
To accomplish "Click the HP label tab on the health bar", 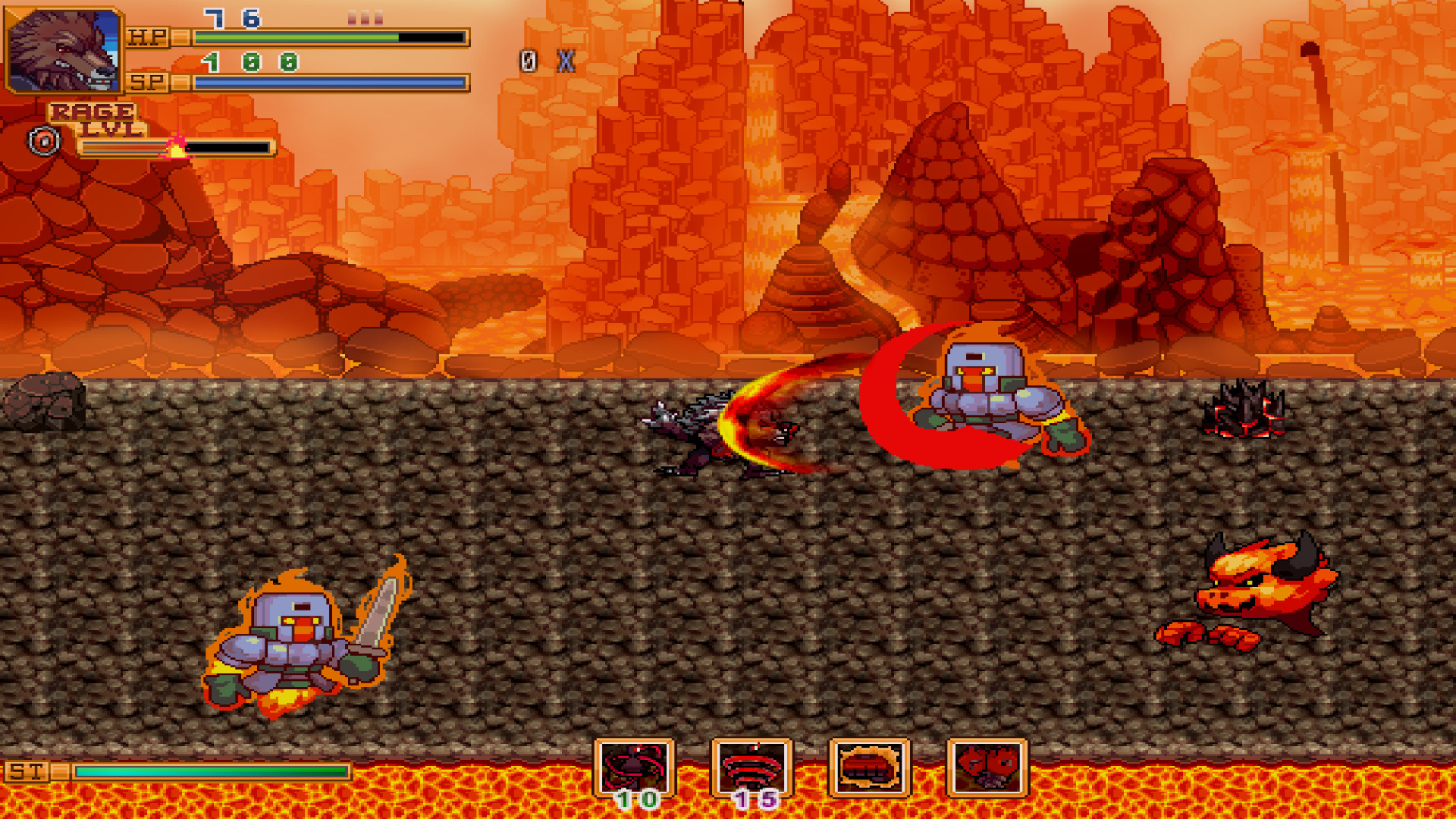I will coord(147,37).
